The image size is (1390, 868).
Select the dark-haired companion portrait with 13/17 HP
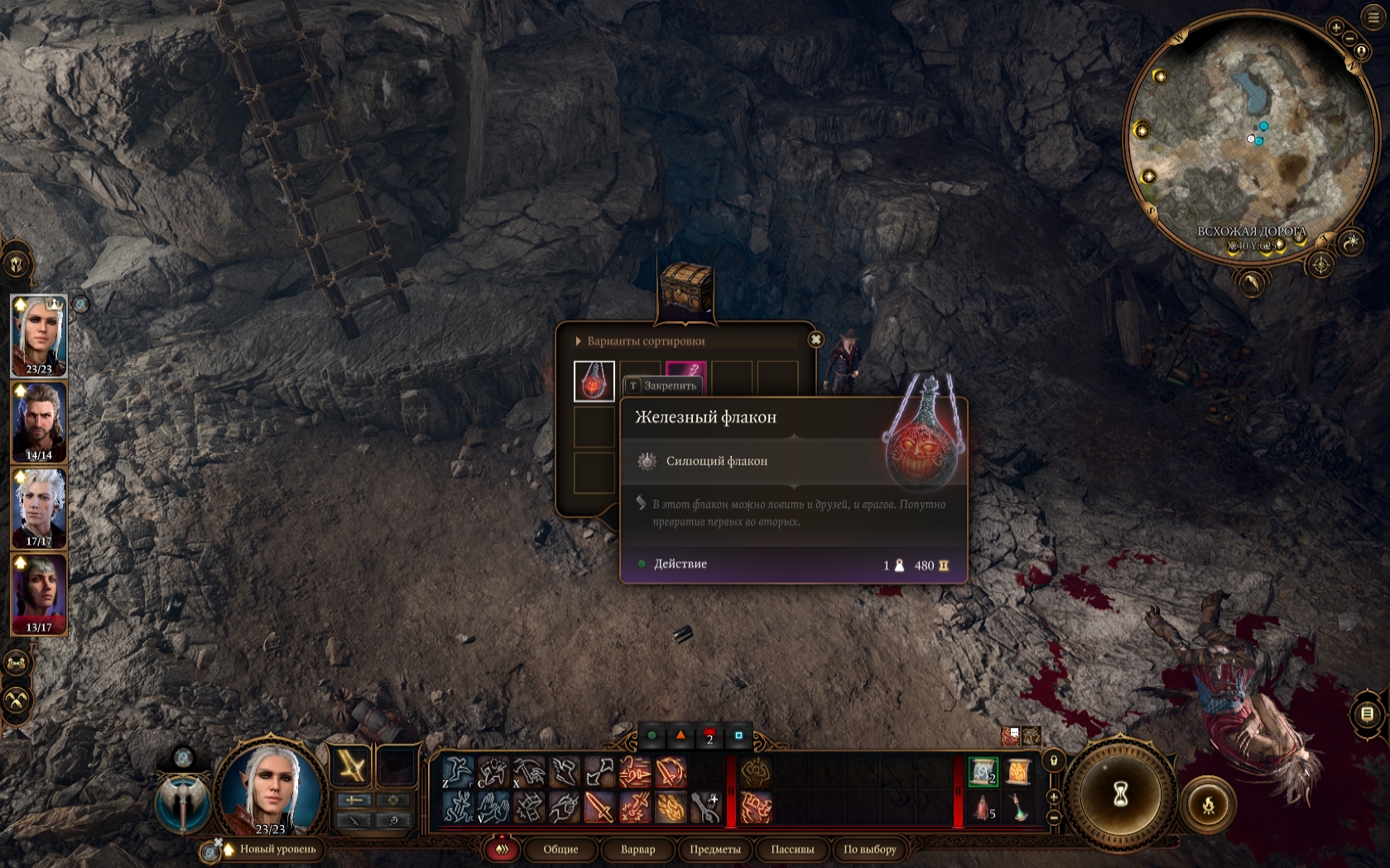click(39, 594)
